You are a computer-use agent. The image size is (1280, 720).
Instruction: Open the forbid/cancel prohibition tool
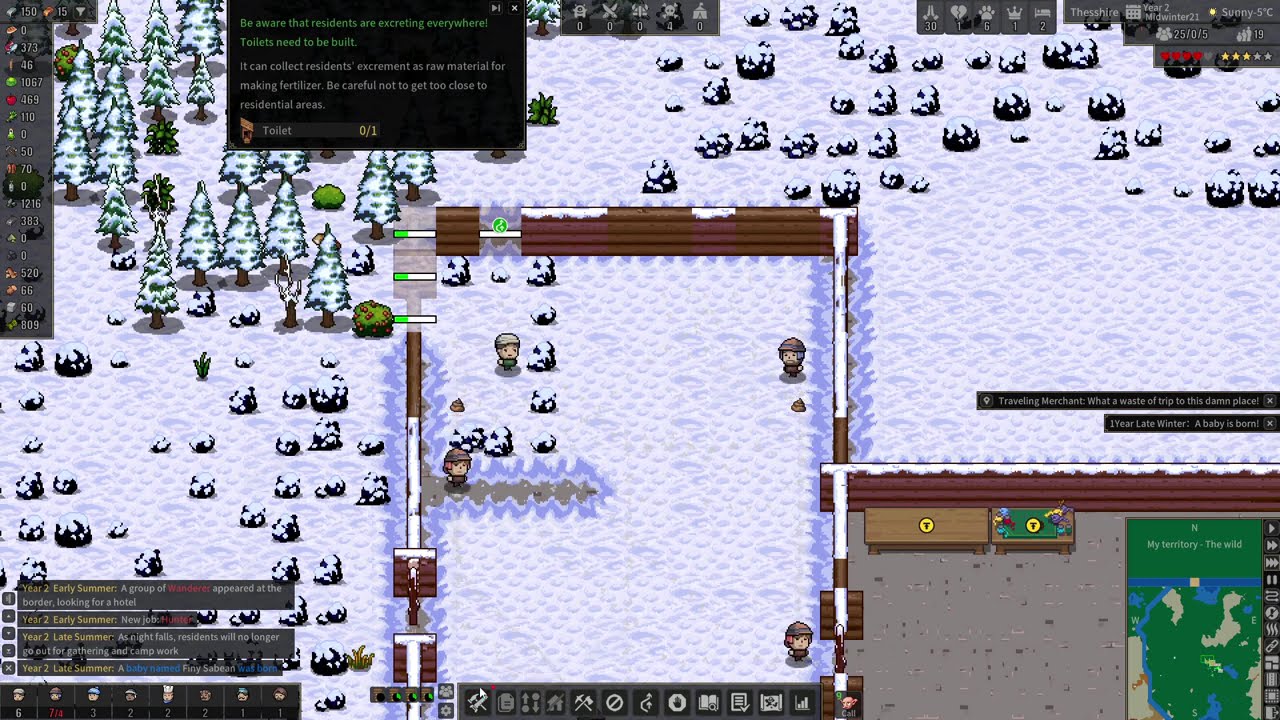coord(614,702)
